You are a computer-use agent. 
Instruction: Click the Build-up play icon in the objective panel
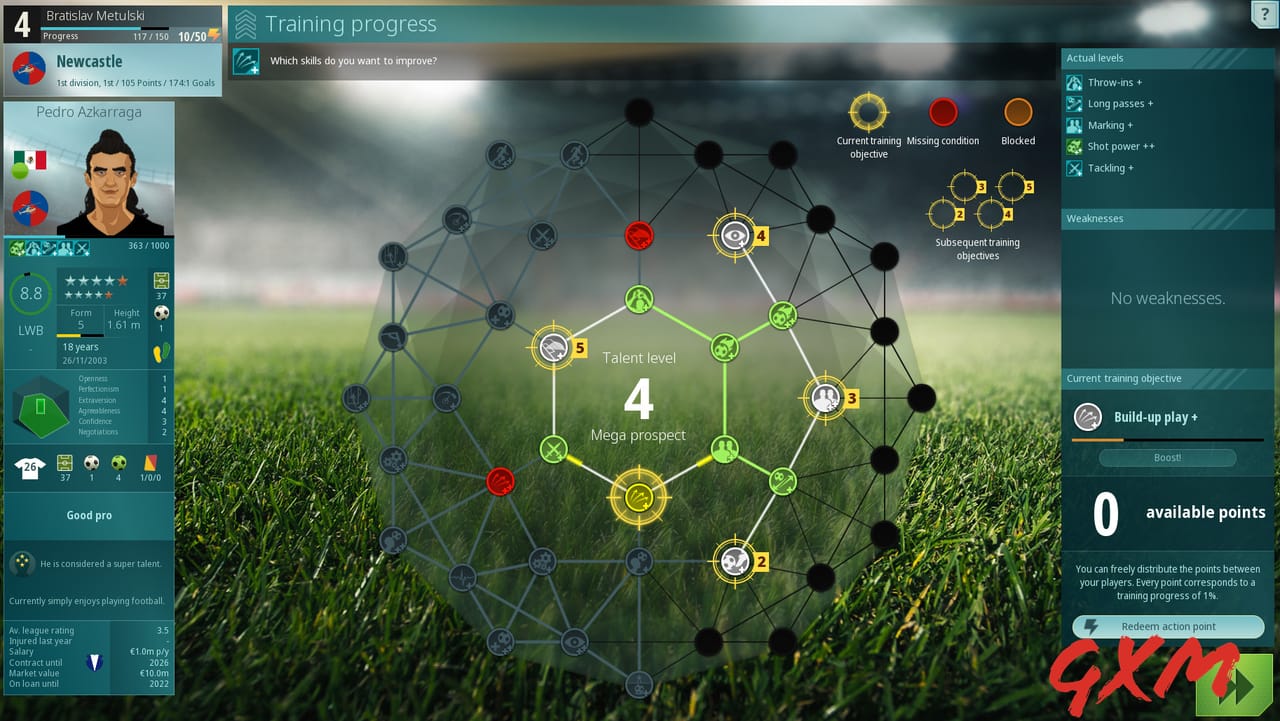click(1087, 417)
